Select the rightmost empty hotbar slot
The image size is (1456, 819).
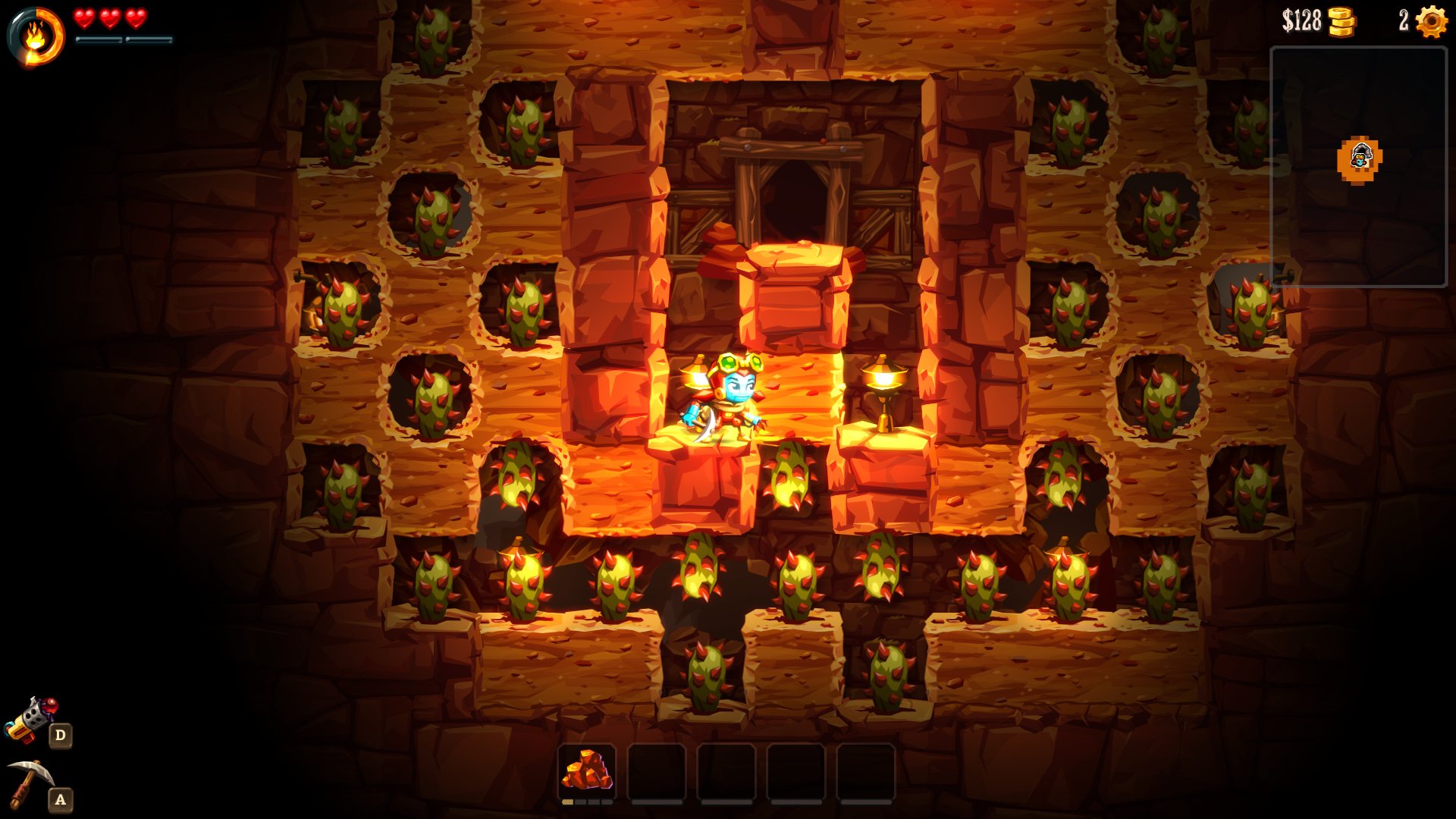tap(868, 772)
